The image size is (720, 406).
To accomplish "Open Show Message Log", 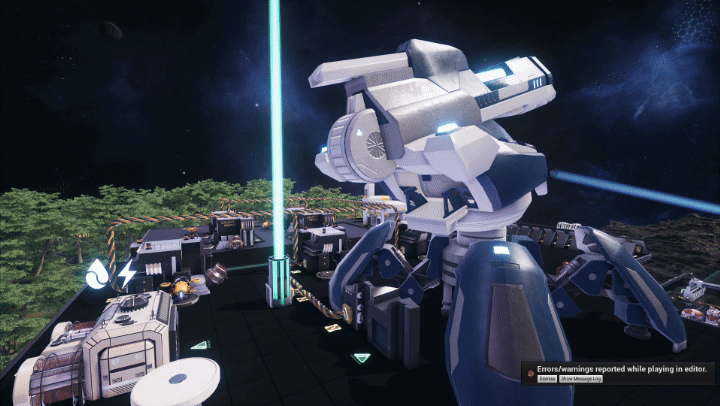I will [581, 379].
